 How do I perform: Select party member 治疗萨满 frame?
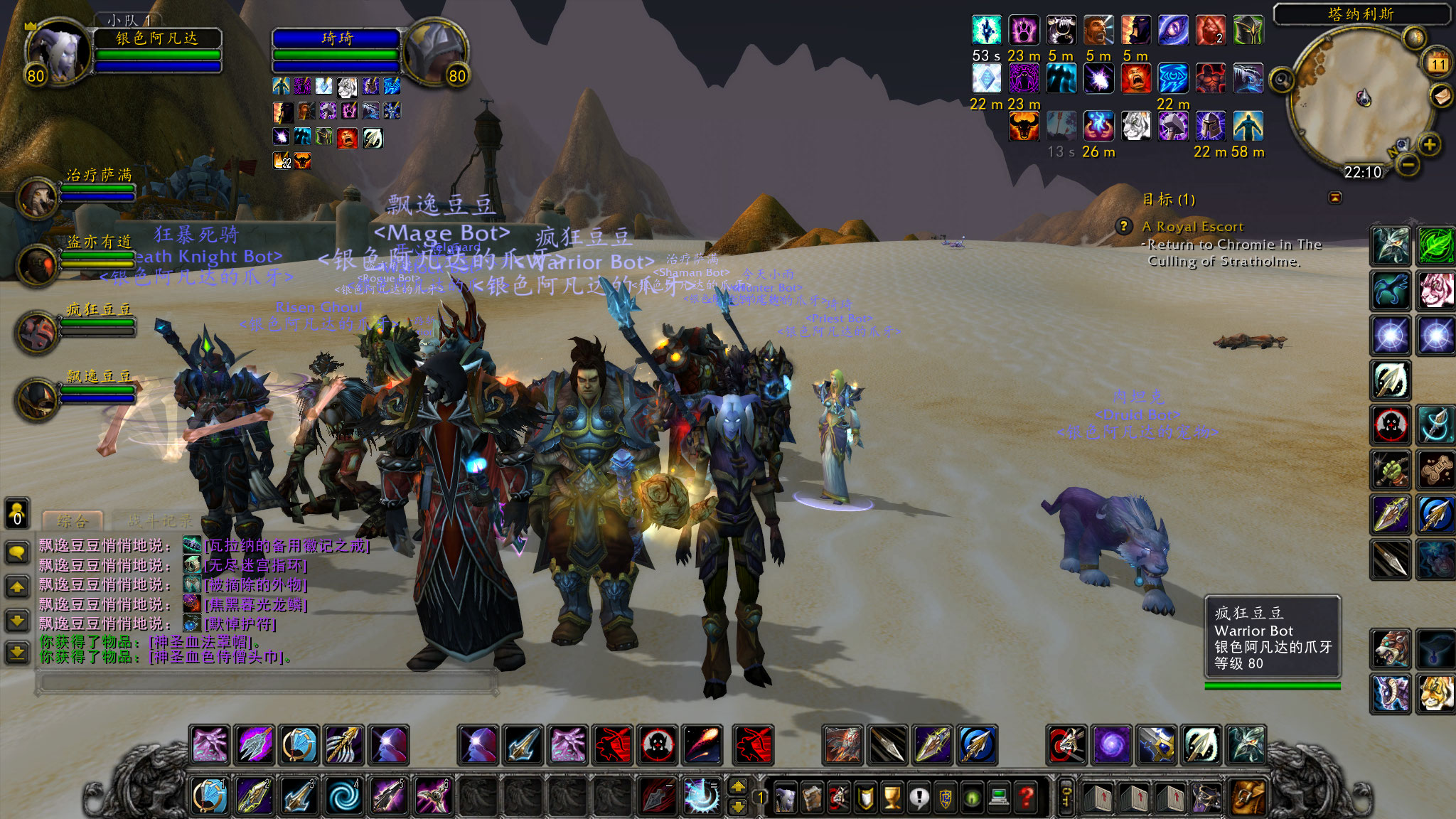[x=40, y=198]
